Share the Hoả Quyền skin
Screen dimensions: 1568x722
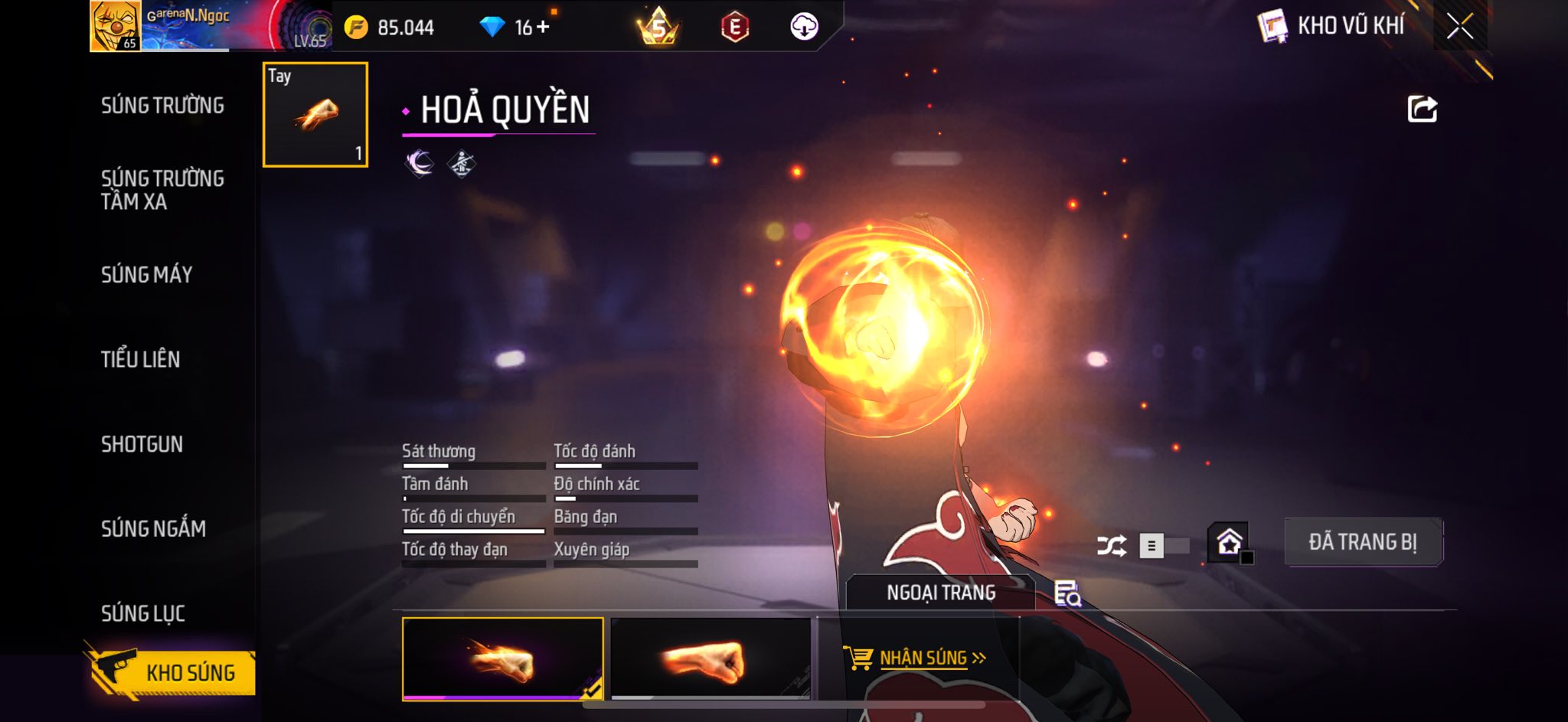pos(1422,109)
